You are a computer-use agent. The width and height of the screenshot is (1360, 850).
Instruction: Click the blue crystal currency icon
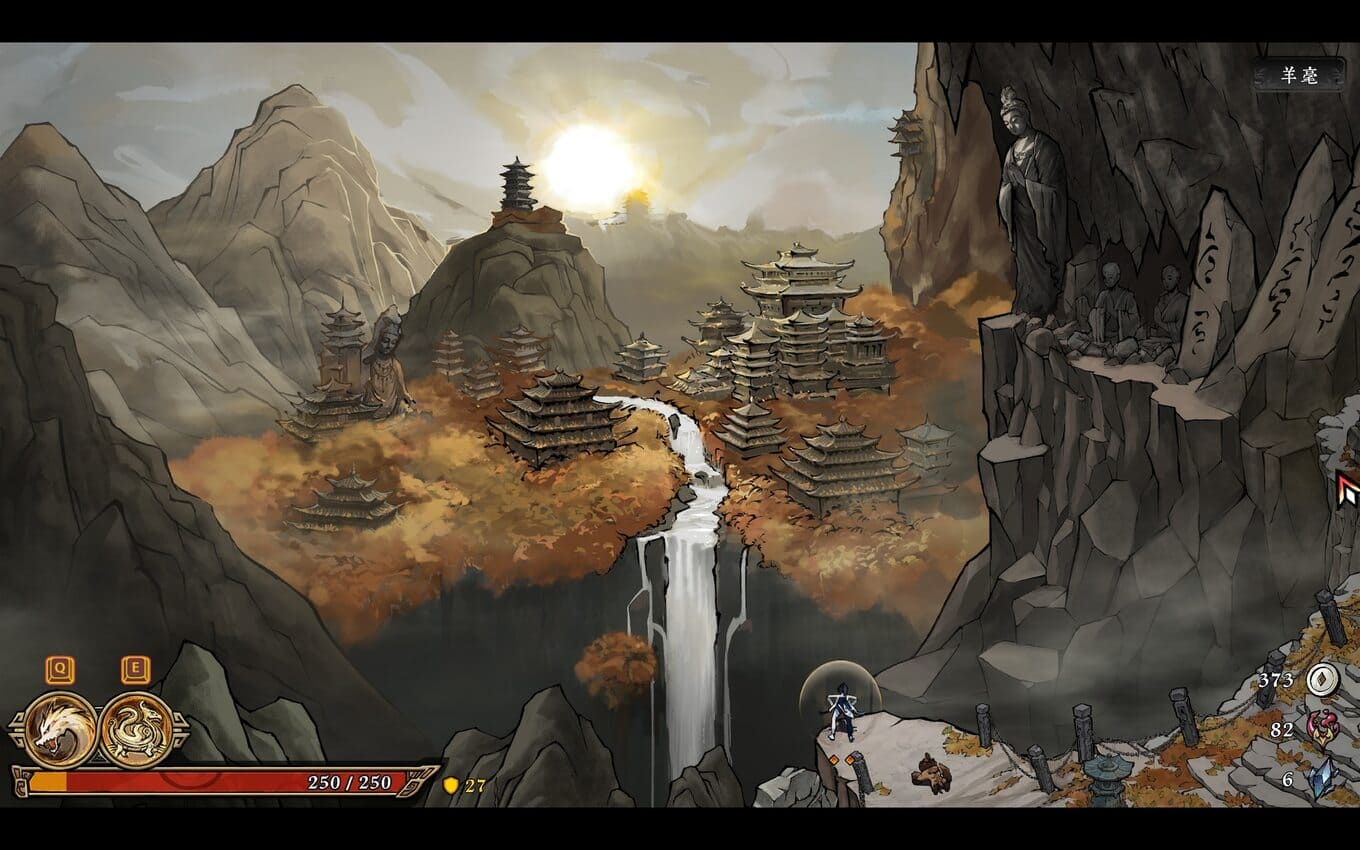1320,778
